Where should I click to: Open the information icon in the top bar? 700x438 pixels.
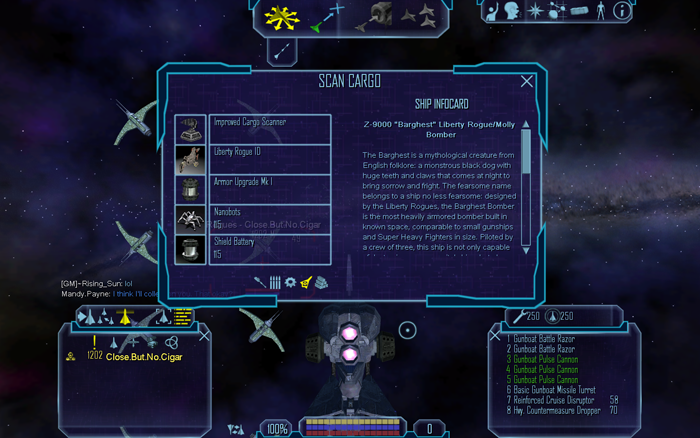click(x=622, y=11)
